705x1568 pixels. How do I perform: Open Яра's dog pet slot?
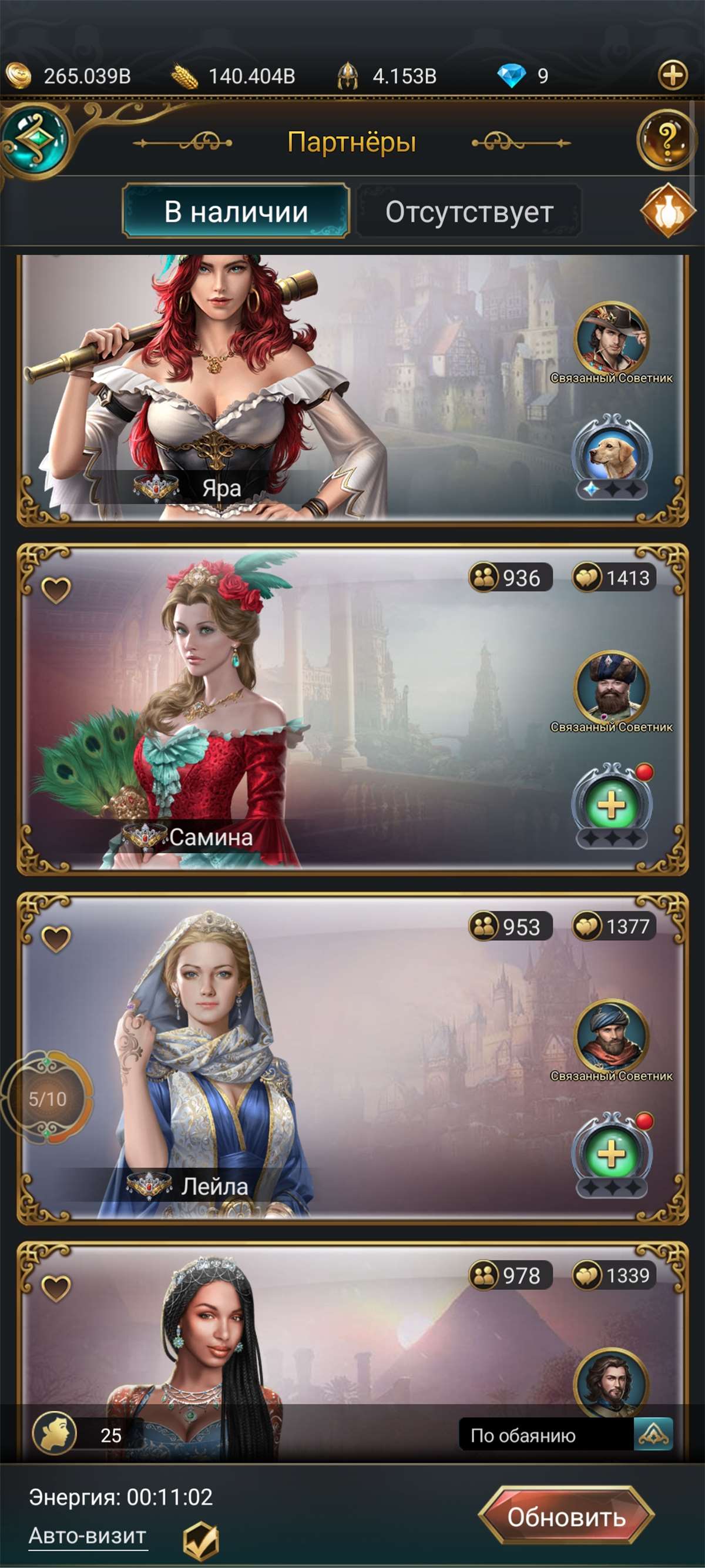pos(612,455)
